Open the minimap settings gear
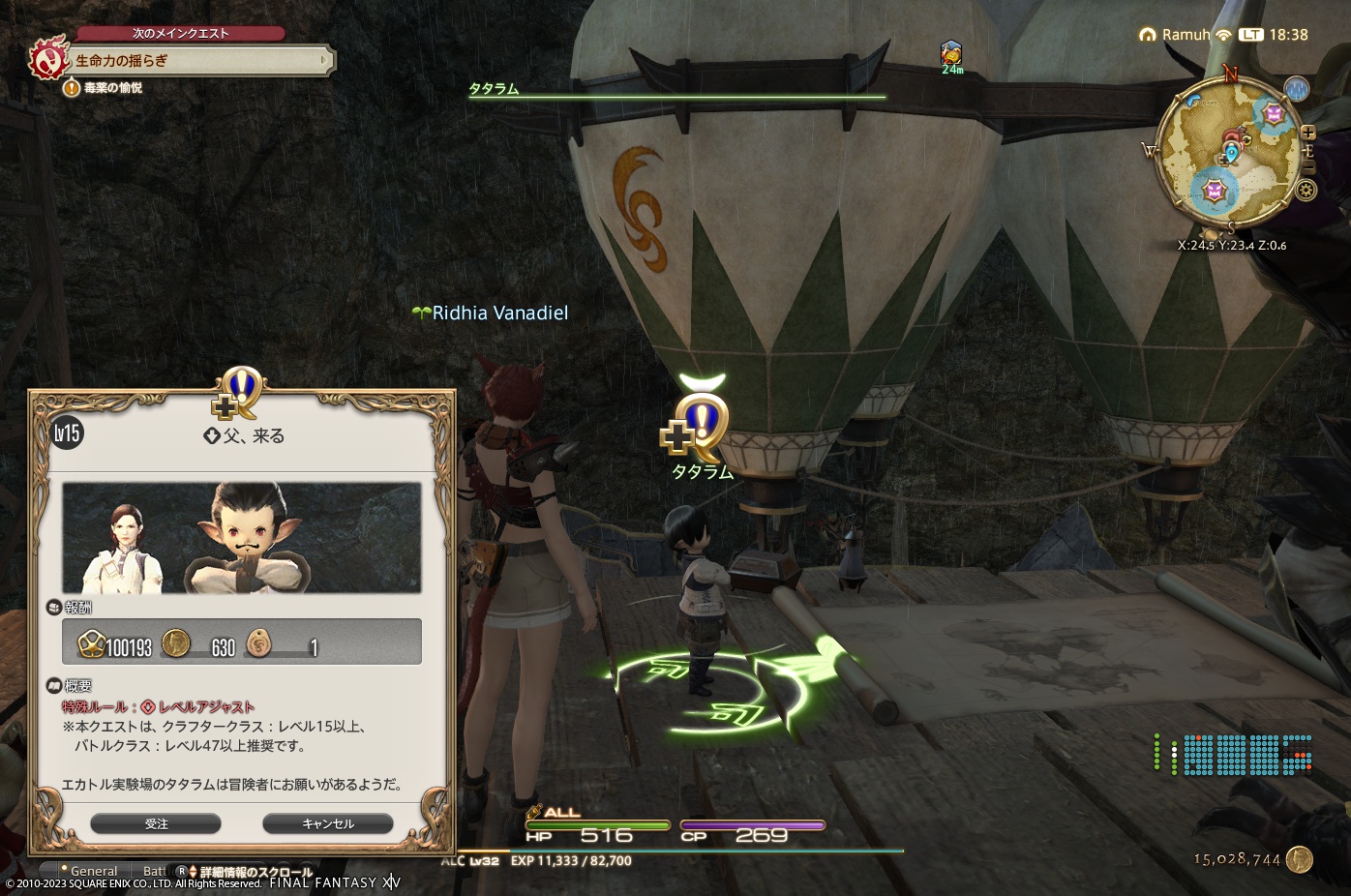Screen dimensions: 1351x896 pyautogui.click(x=1306, y=190)
